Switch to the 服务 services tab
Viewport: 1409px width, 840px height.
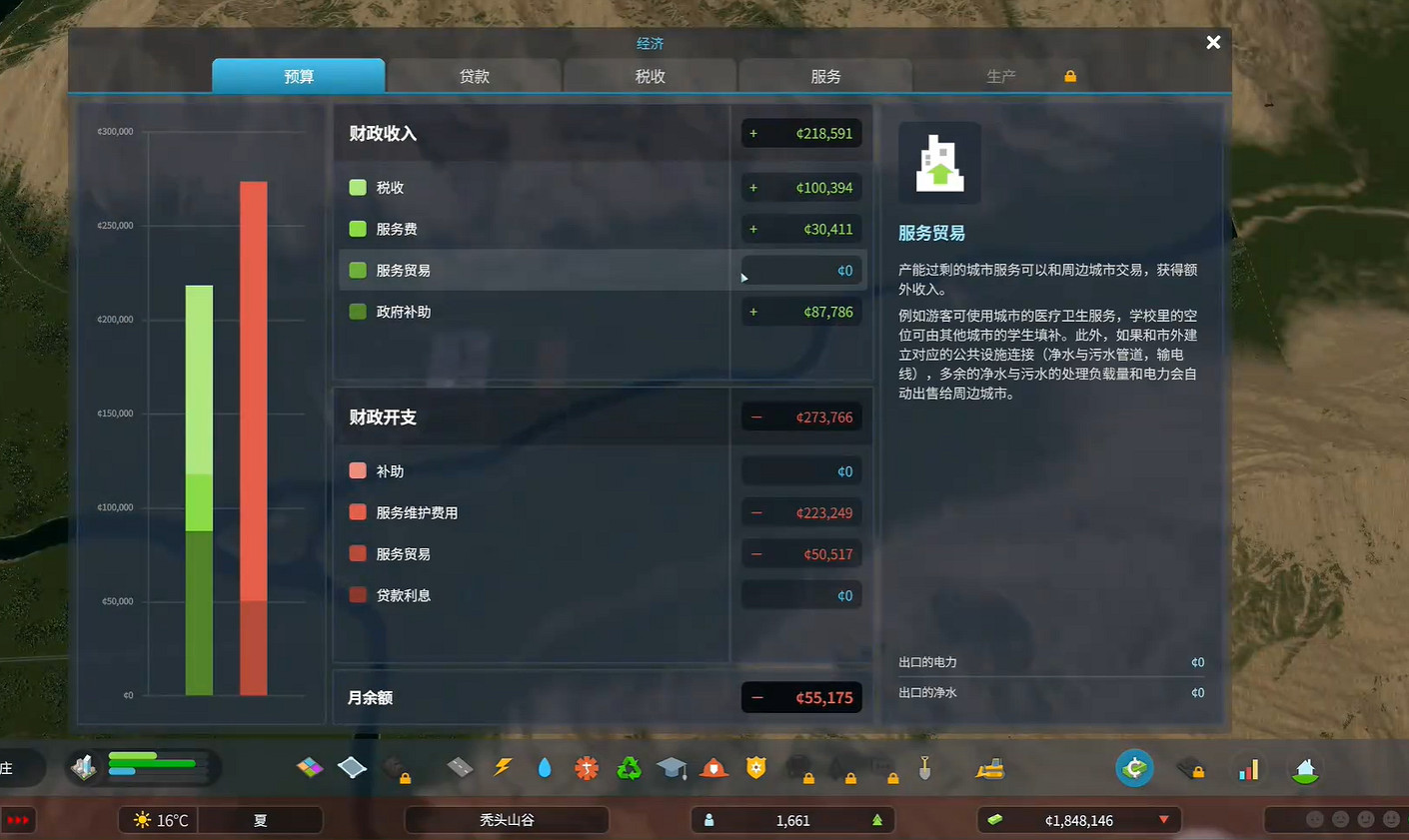(x=823, y=75)
